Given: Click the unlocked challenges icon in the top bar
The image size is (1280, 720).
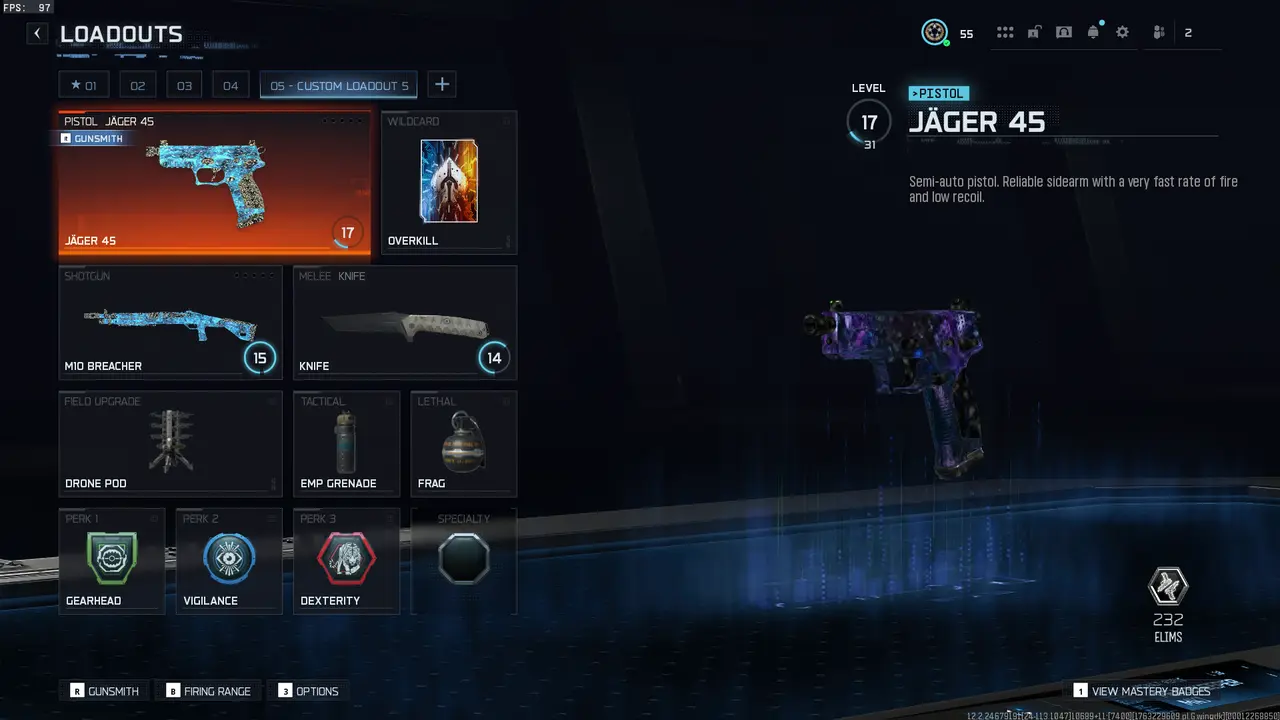Looking at the screenshot, I should point(1034,32).
